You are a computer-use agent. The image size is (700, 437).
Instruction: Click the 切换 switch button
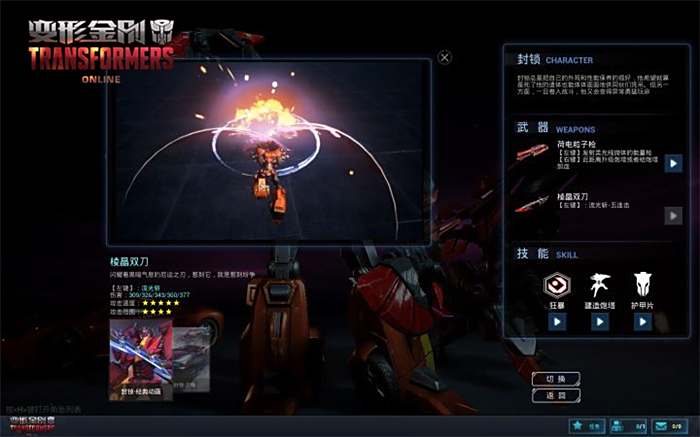click(x=556, y=379)
